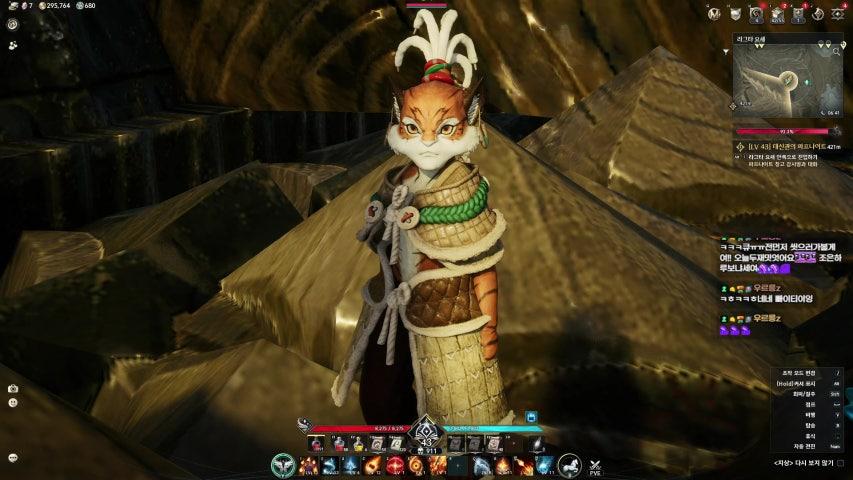Use the yellow potion quick slot
The height and width of the screenshot is (480, 853).
pos(358,443)
